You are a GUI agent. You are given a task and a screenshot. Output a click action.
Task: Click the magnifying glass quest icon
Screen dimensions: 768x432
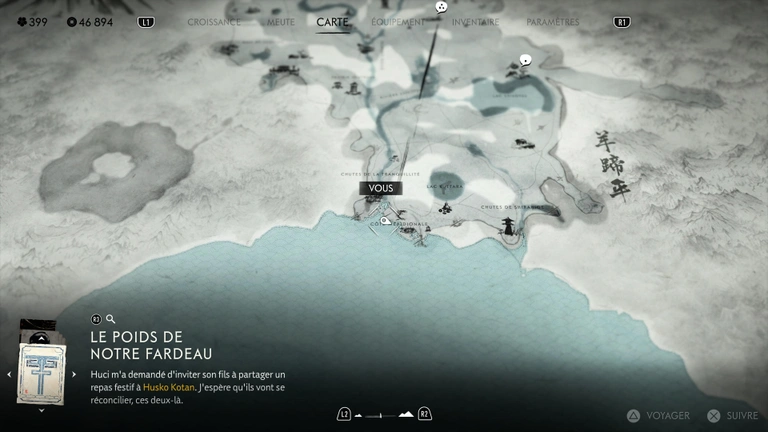(111, 319)
